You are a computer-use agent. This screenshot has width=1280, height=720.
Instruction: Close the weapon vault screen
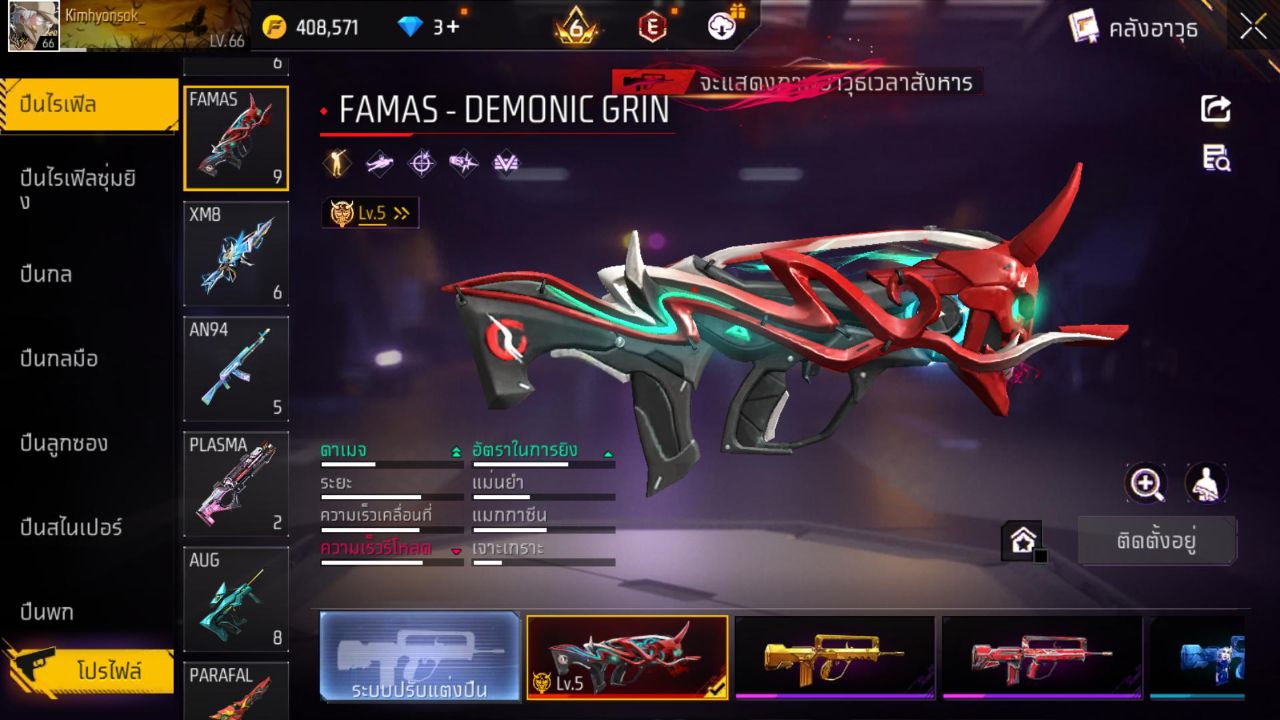tap(1253, 27)
